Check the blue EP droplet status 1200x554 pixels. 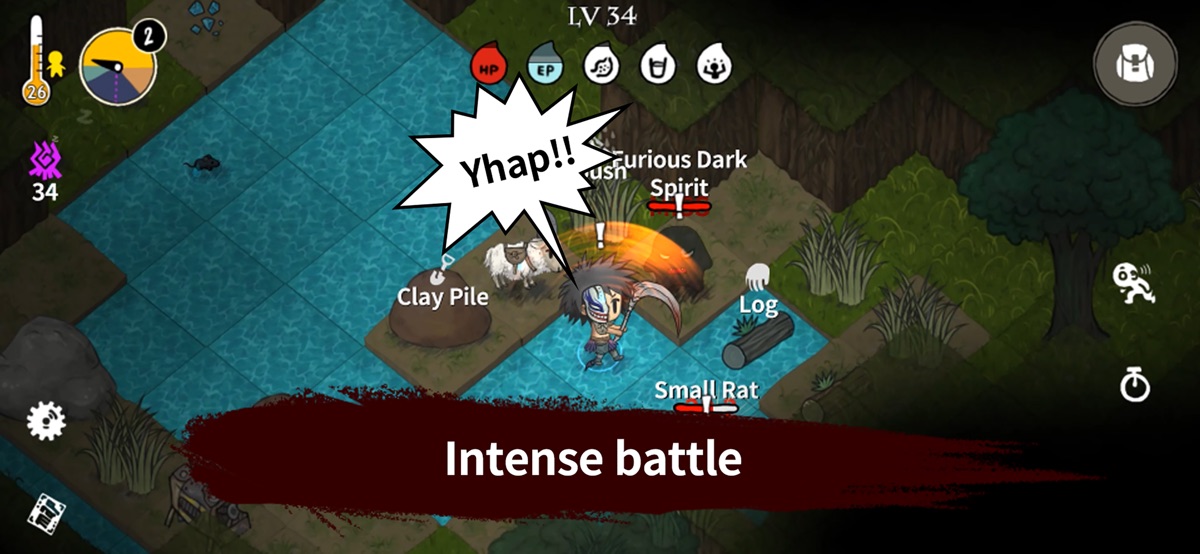(545, 65)
